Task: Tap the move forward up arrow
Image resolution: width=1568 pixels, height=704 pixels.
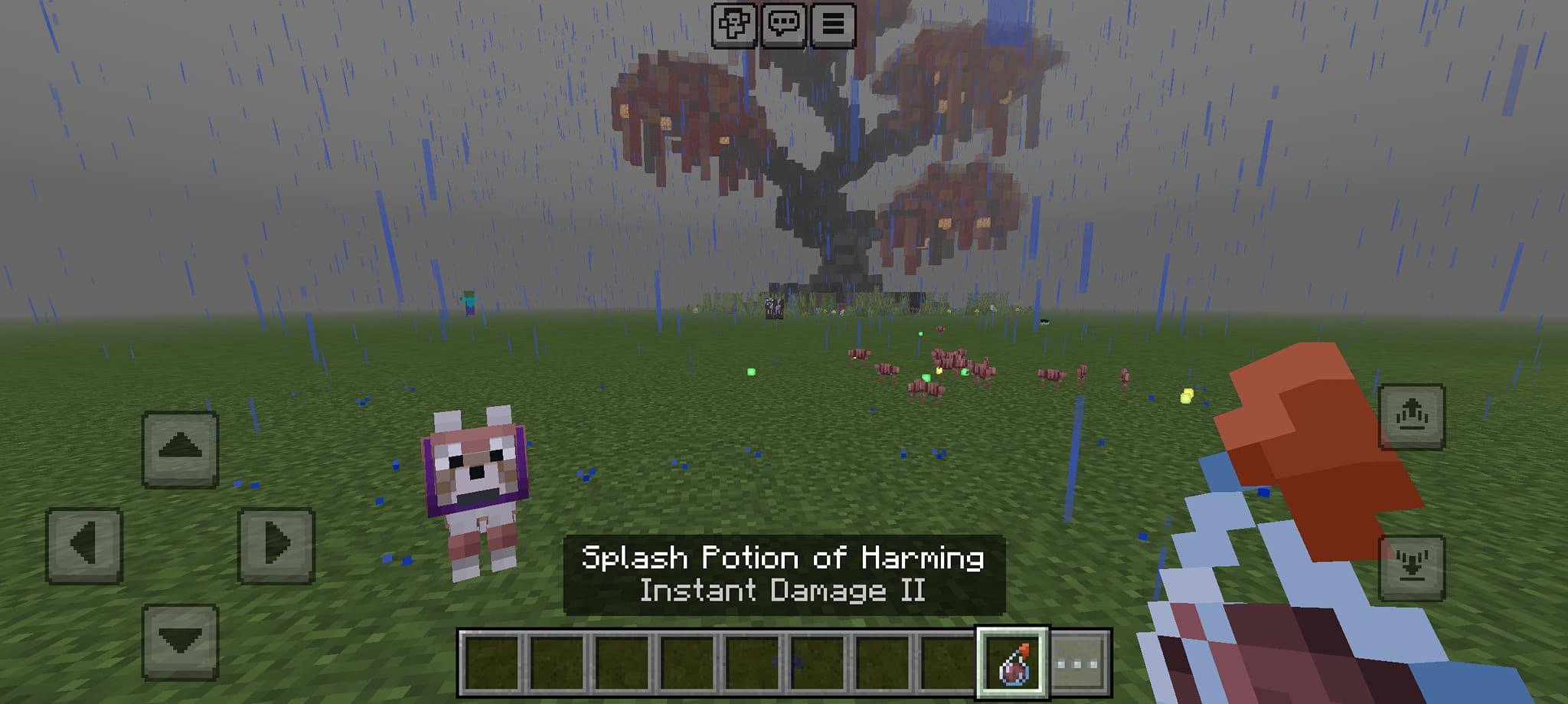Action: pyautogui.click(x=181, y=449)
